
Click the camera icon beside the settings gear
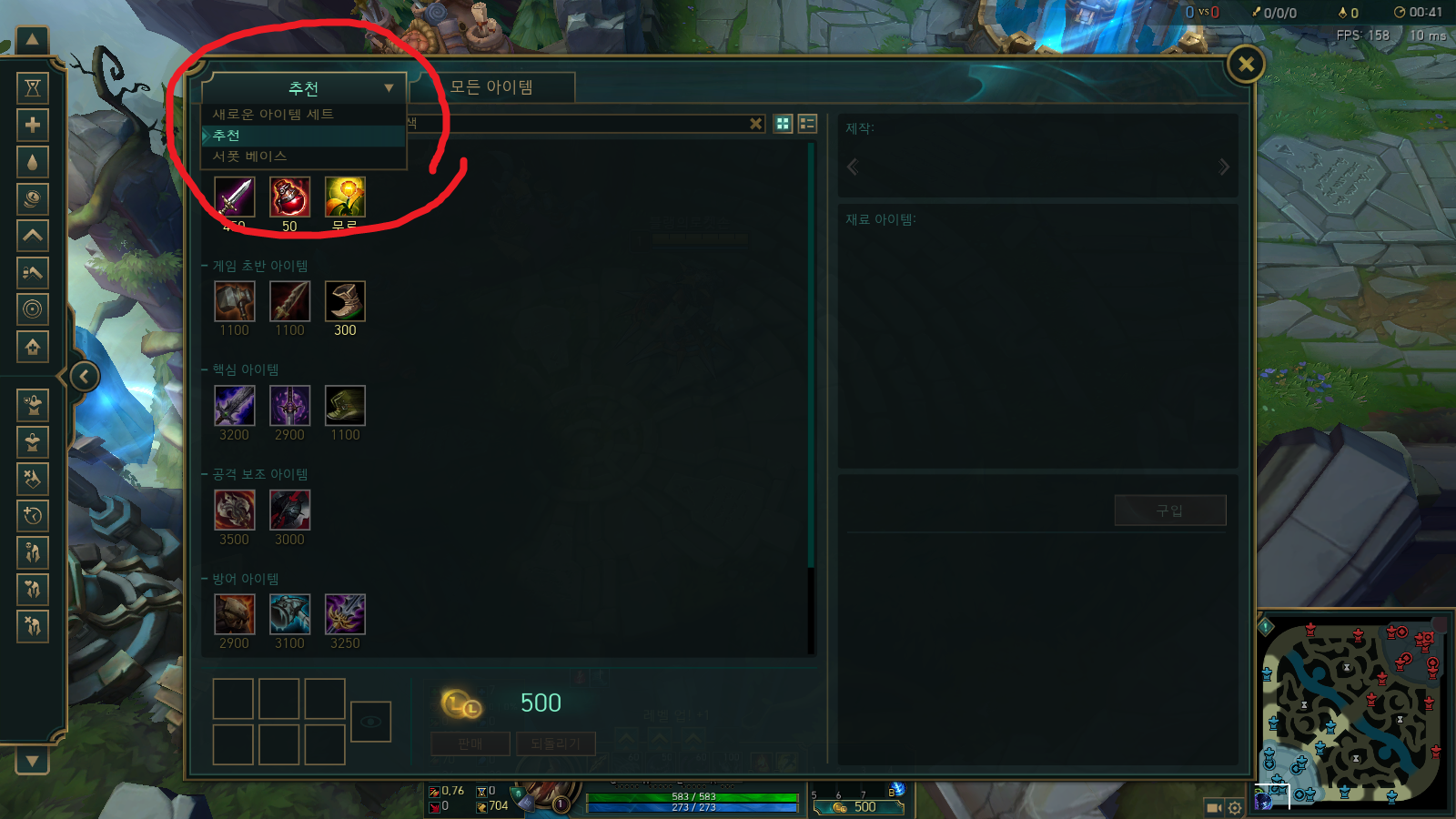pyautogui.click(x=1213, y=807)
